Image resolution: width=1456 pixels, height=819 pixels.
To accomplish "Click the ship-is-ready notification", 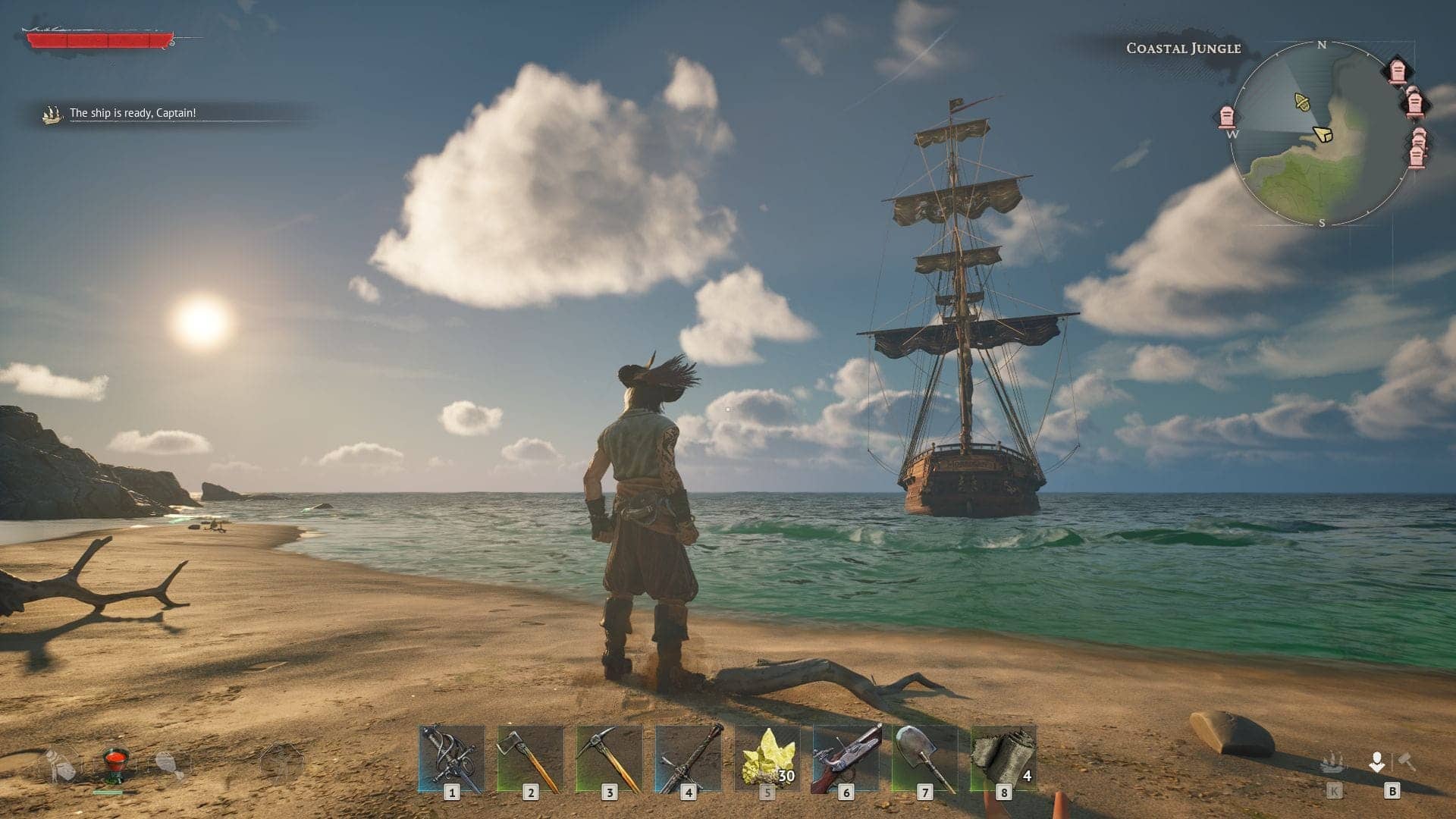I will (x=133, y=113).
